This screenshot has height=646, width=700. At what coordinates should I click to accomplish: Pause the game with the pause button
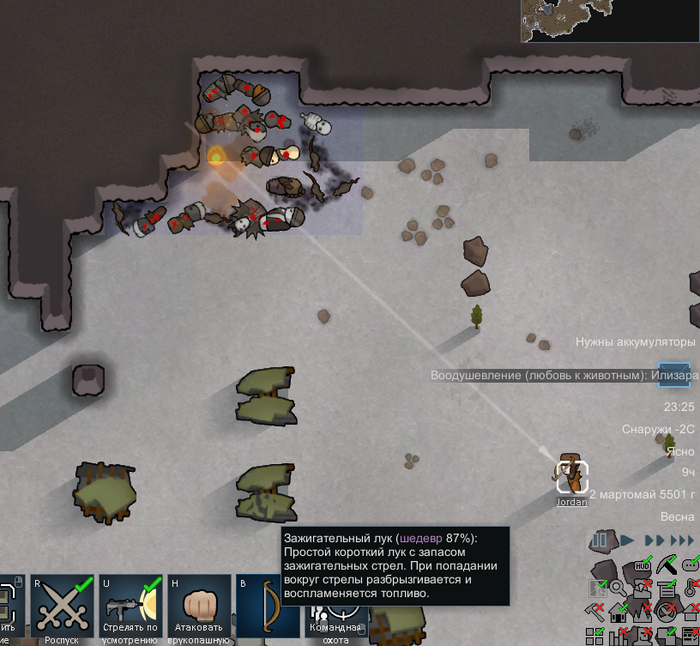pos(600,541)
